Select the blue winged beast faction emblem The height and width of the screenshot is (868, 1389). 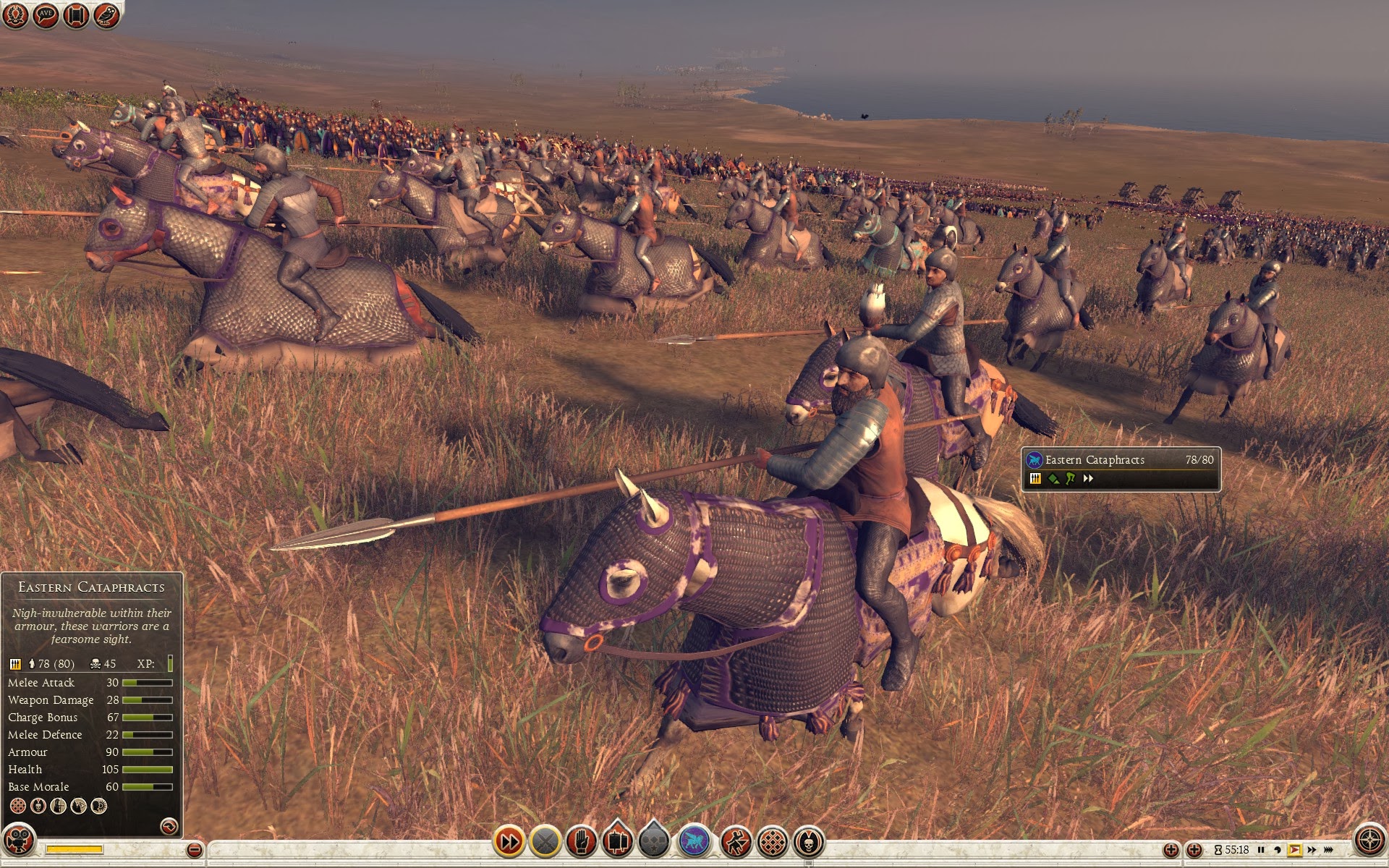(694, 841)
